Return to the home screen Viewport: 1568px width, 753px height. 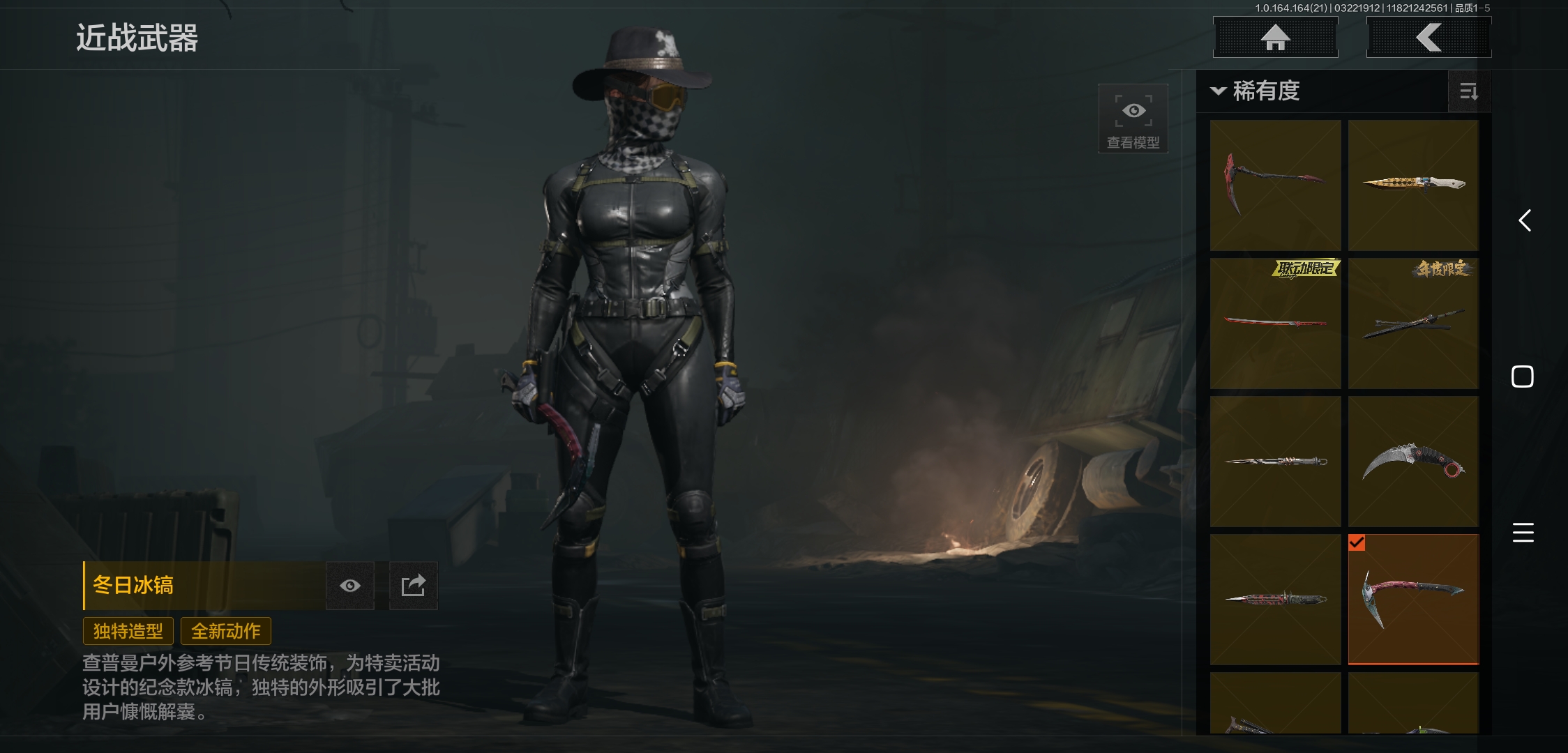pyautogui.click(x=1275, y=38)
